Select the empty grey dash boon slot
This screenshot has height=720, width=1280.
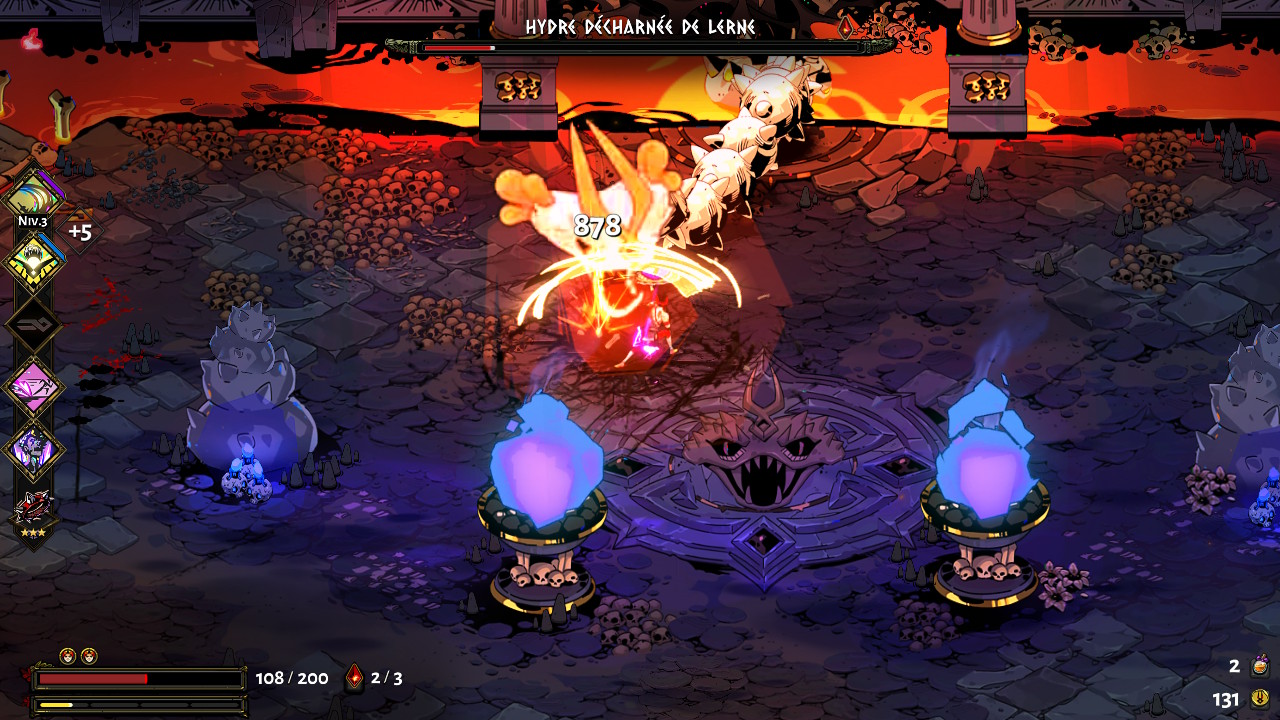[x=34, y=325]
